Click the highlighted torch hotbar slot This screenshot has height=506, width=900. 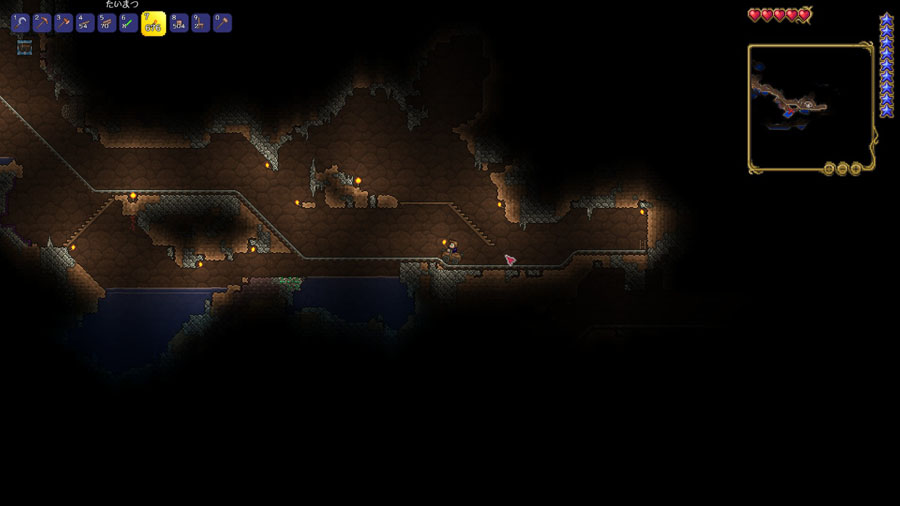click(x=153, y=23)
